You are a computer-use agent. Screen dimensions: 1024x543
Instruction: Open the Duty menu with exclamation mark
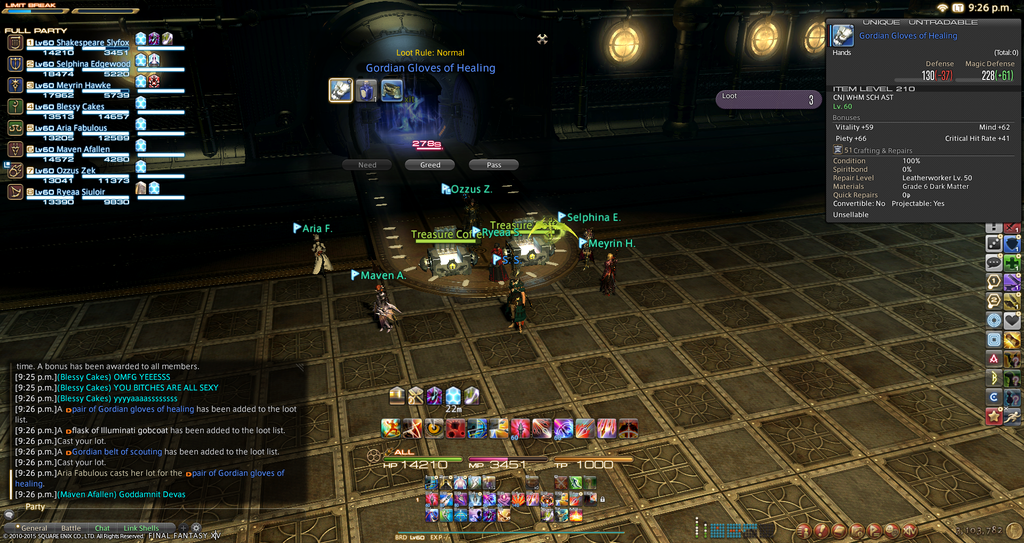[x=822, y=530]
